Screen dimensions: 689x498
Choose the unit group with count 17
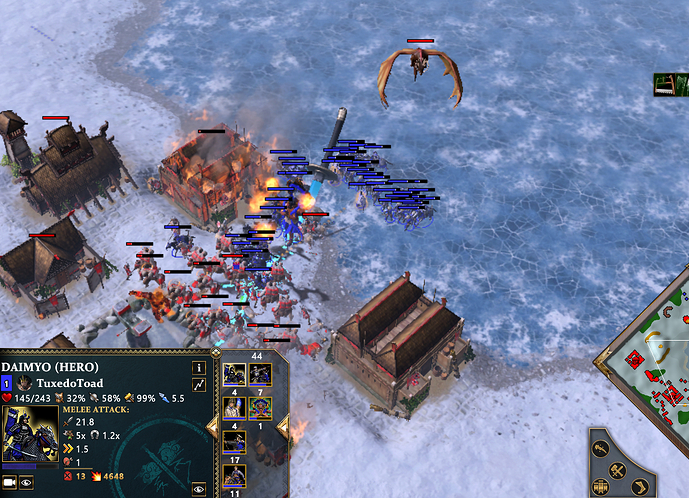click(235, 441)
